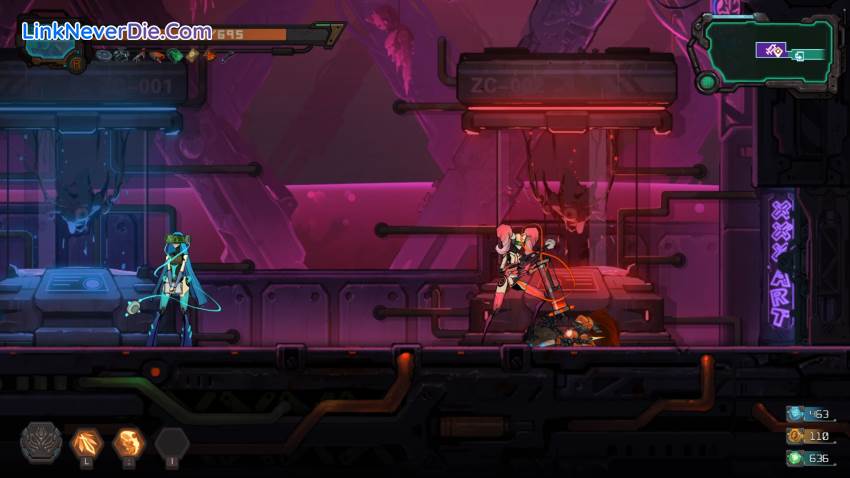
Task: Activate the orange feather blades skill
Action: click(86, 441)
